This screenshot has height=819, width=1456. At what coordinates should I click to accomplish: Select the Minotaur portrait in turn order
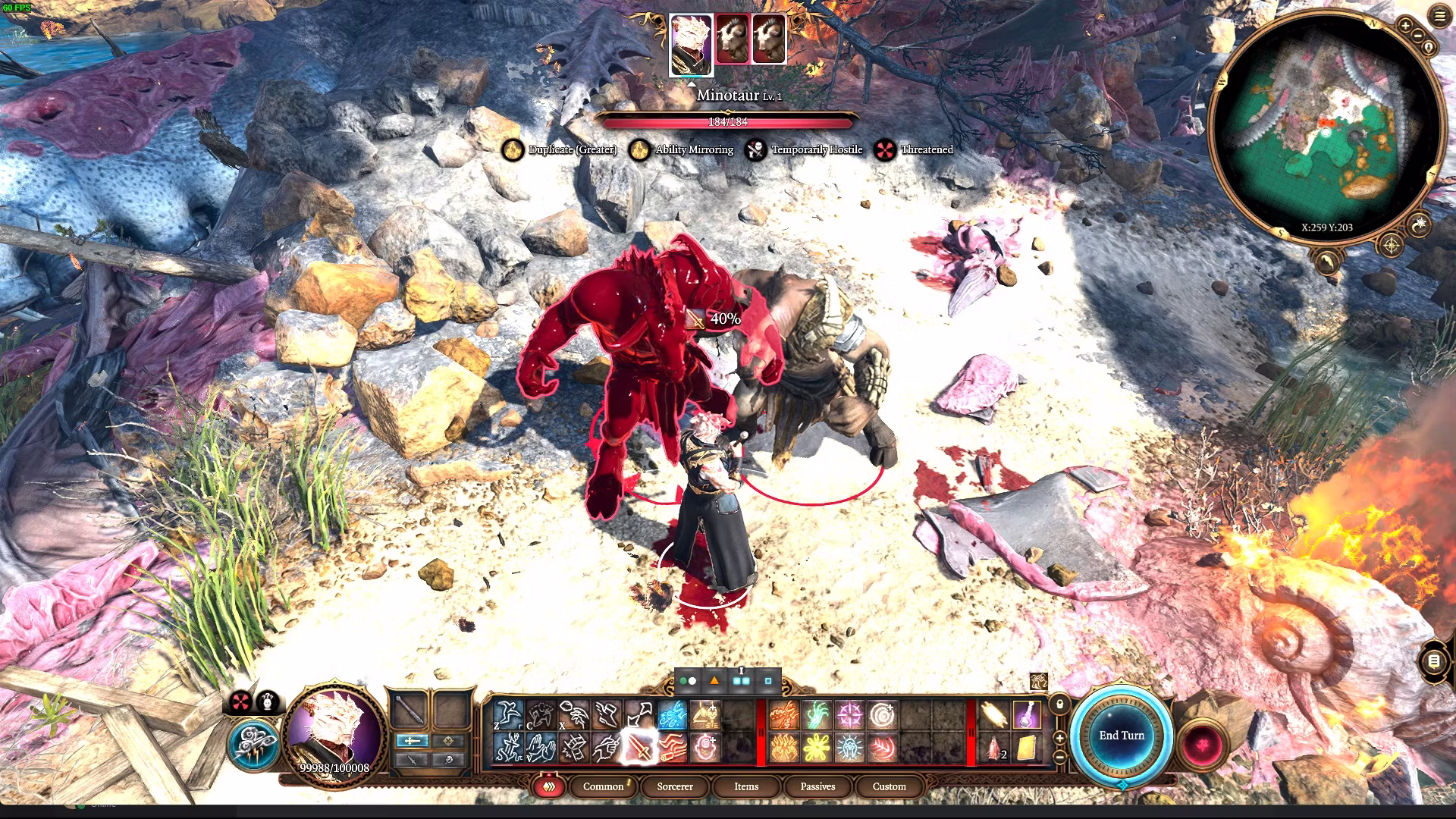(x=732, y=39)
